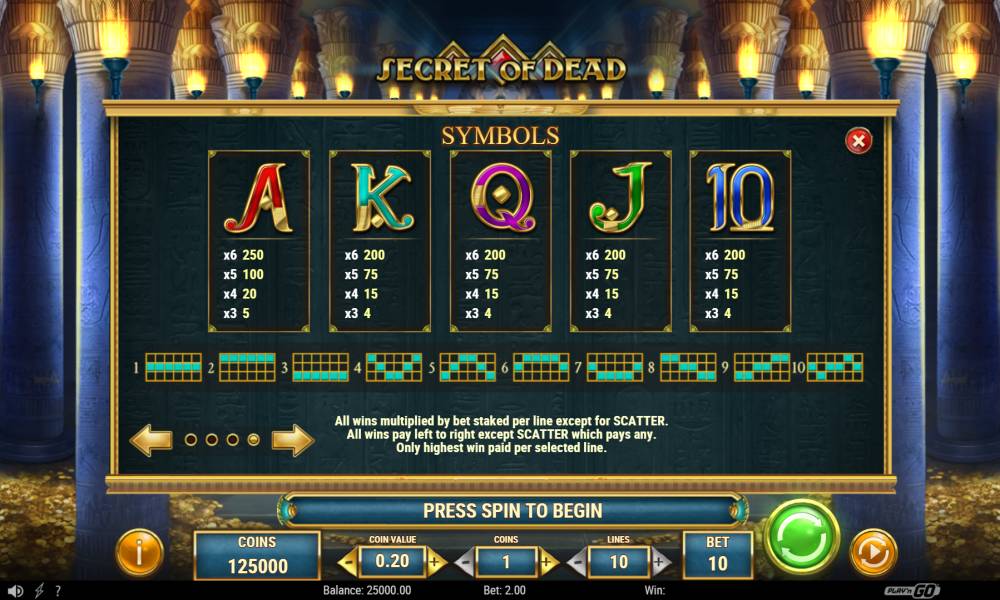This screenshot has height=600, width=1000.
Task: Toggle the lightning bolt fast play icon
Action: (x=39, y=591)
